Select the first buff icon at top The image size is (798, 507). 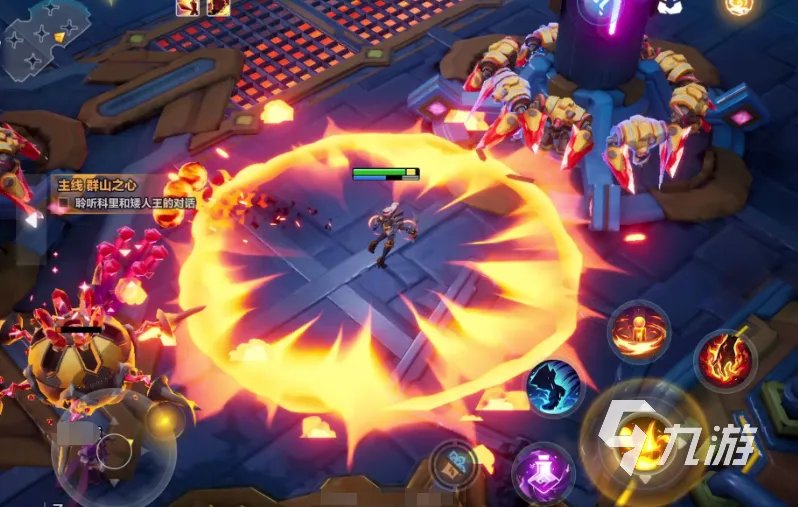[187, 8]
